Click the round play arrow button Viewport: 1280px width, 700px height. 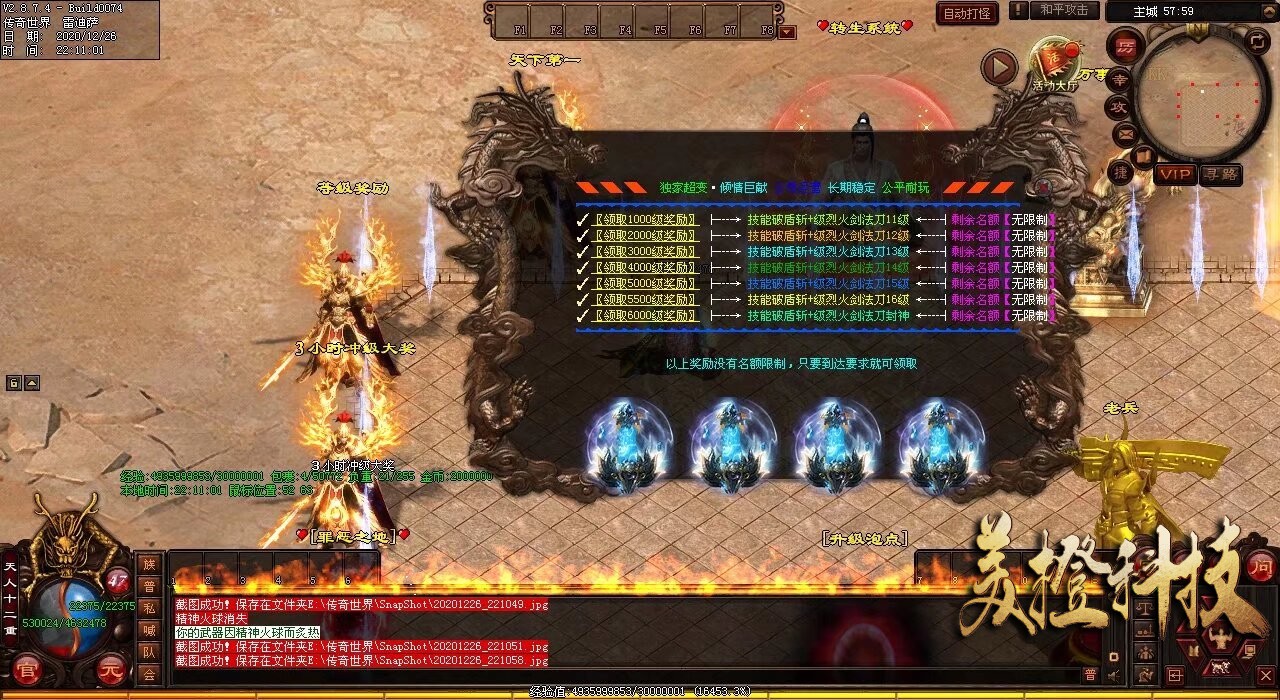(998, 68)
